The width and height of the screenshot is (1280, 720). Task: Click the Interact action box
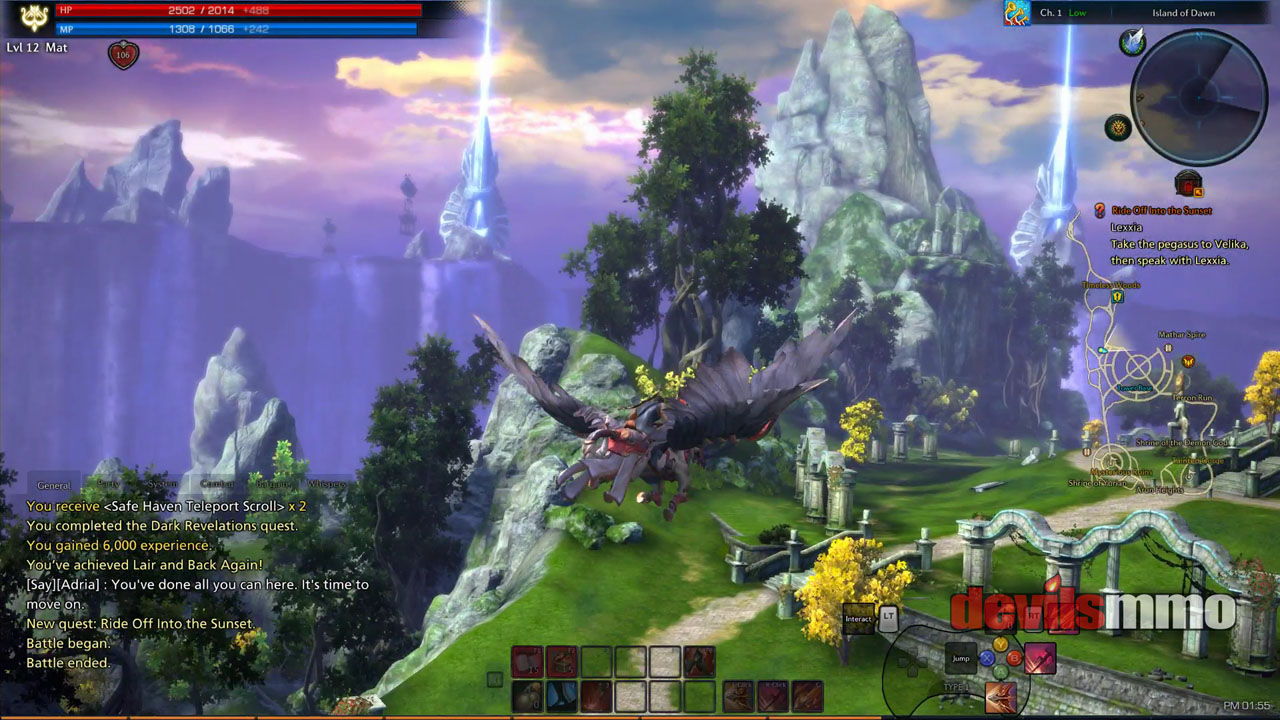tap(858, 619)
